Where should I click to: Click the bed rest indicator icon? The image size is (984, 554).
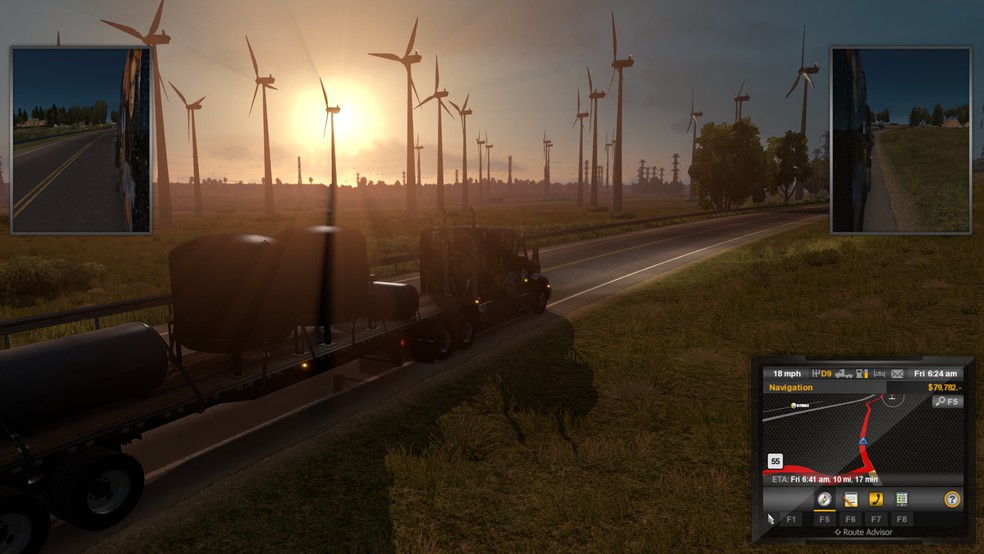(x=878, y=373)
